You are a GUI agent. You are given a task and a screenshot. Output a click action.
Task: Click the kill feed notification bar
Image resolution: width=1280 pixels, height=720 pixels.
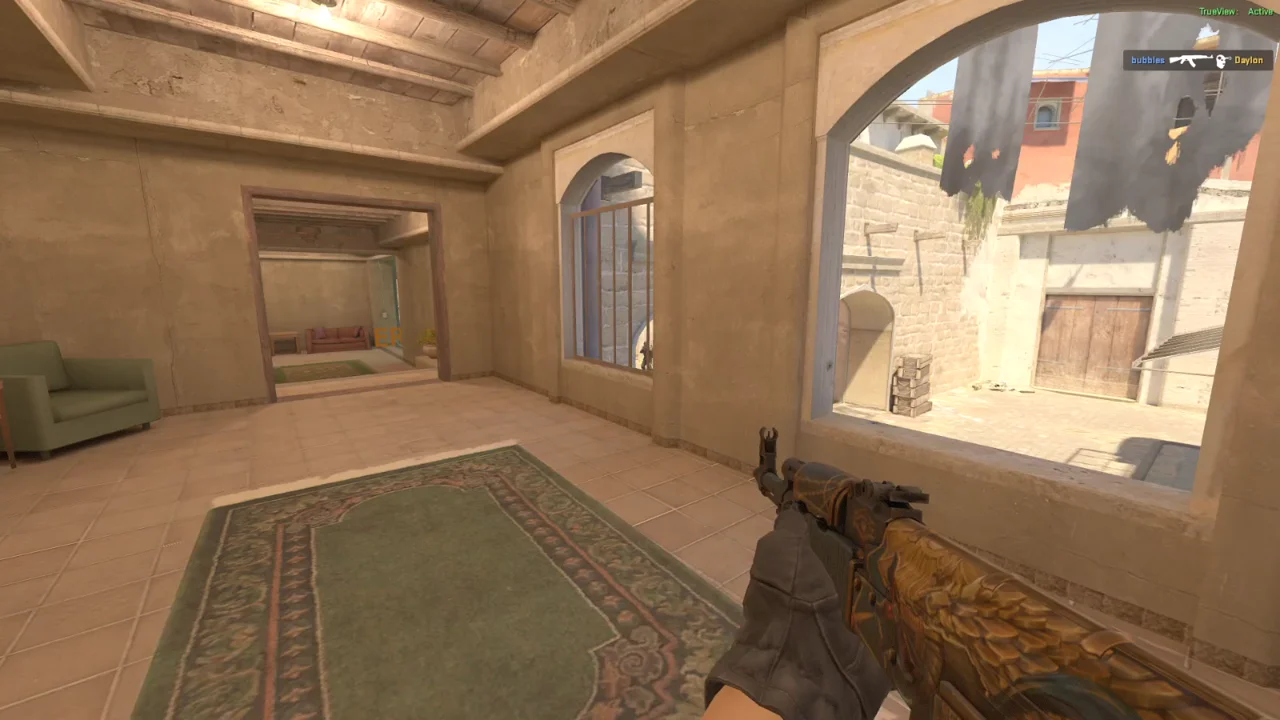(x=1200, y=60)
